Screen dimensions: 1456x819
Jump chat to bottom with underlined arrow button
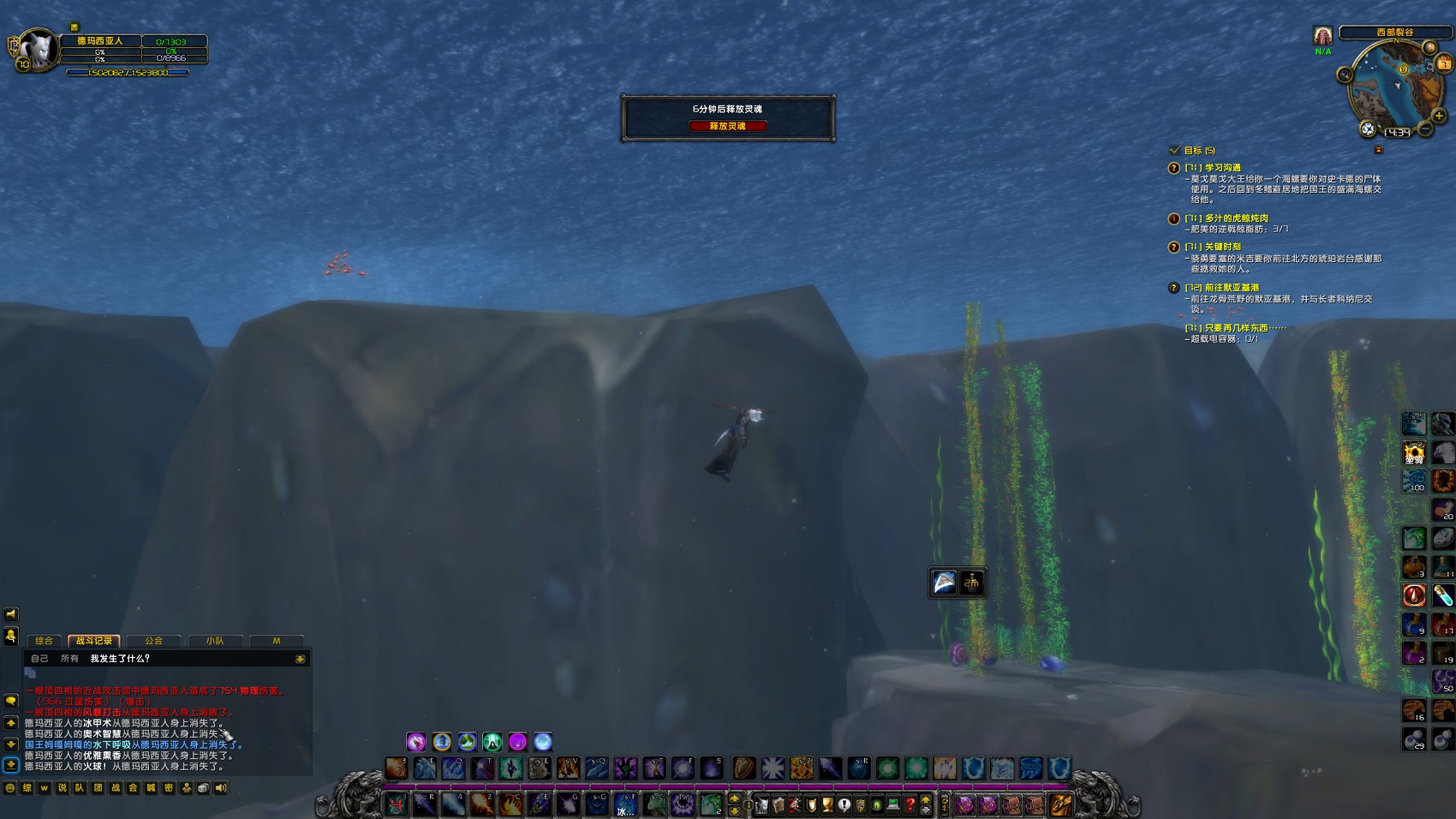click(x=11, y=765)
